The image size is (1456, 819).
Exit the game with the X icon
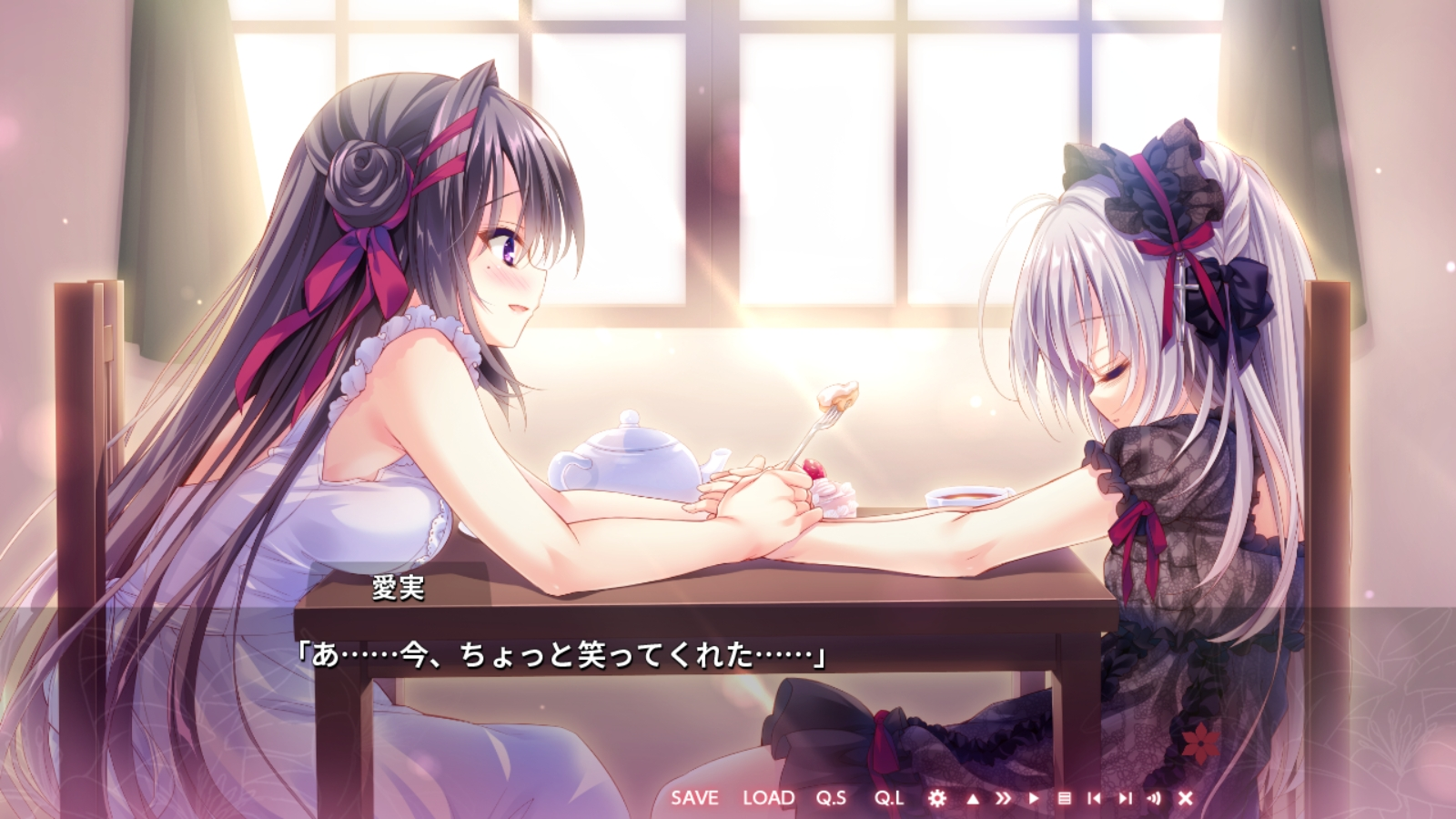[1185, 798]
